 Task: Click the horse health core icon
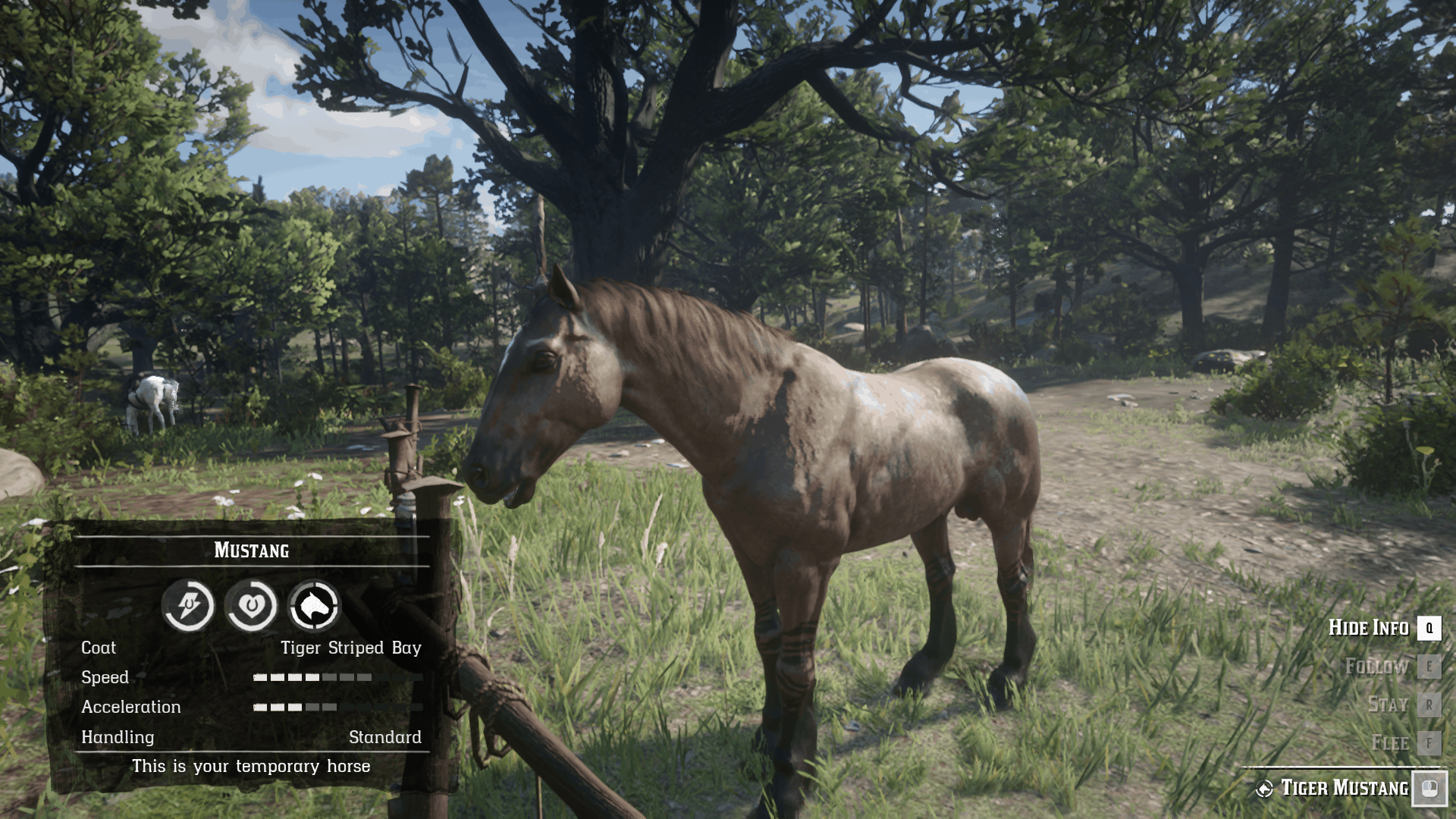click(251, 605)
